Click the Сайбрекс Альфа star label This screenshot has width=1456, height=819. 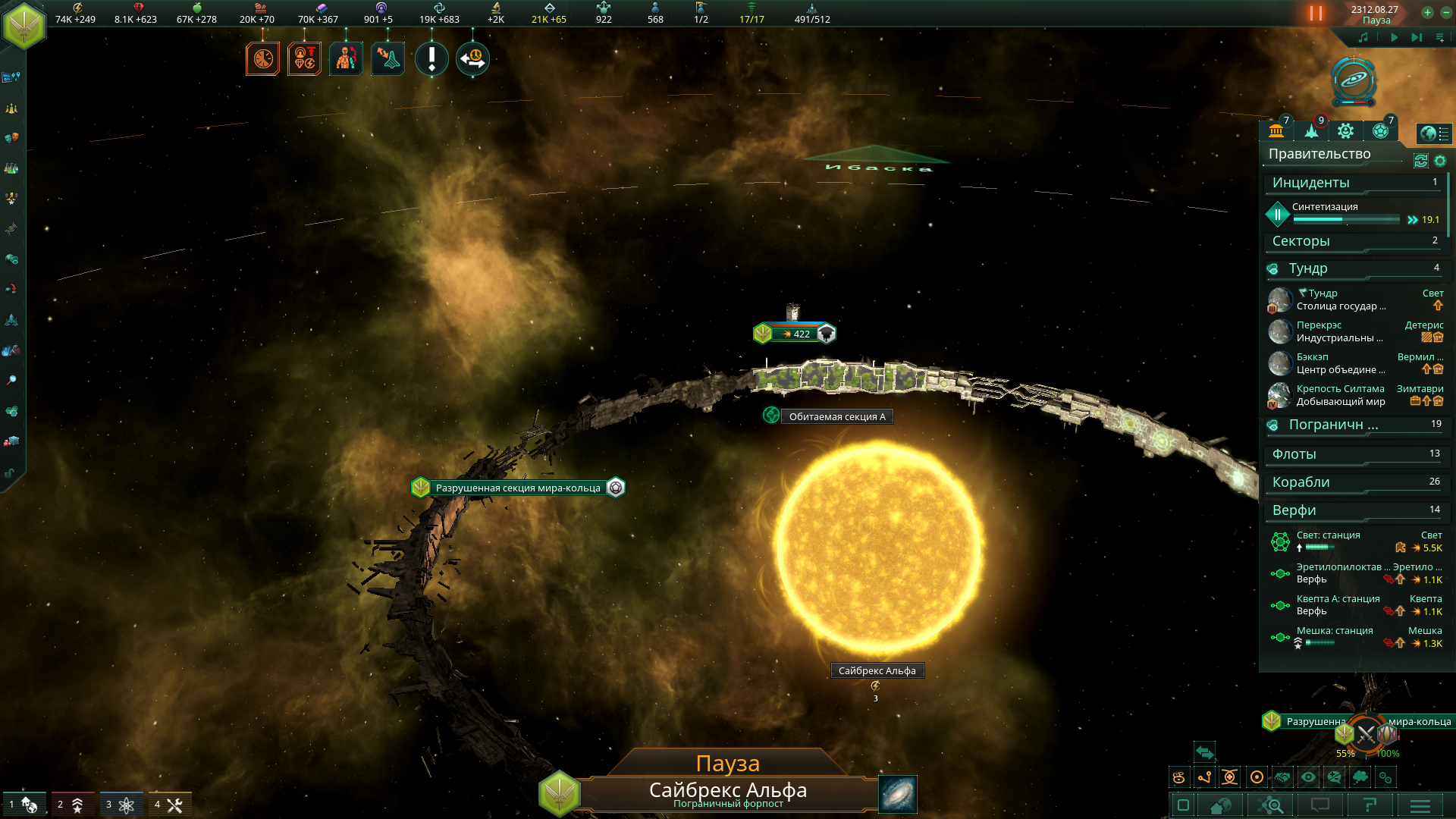click(877, 670)
